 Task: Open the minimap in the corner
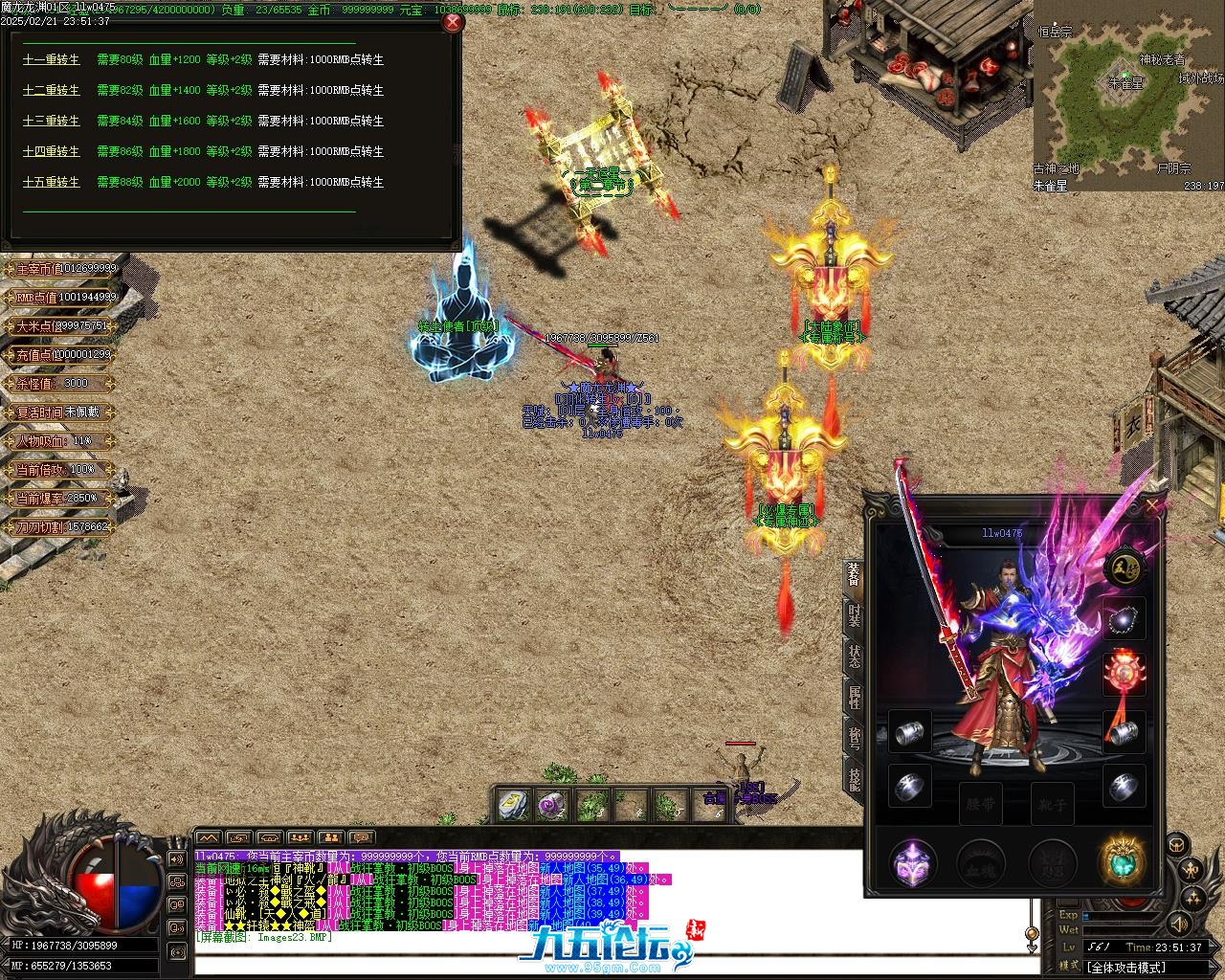(1127, 96)
